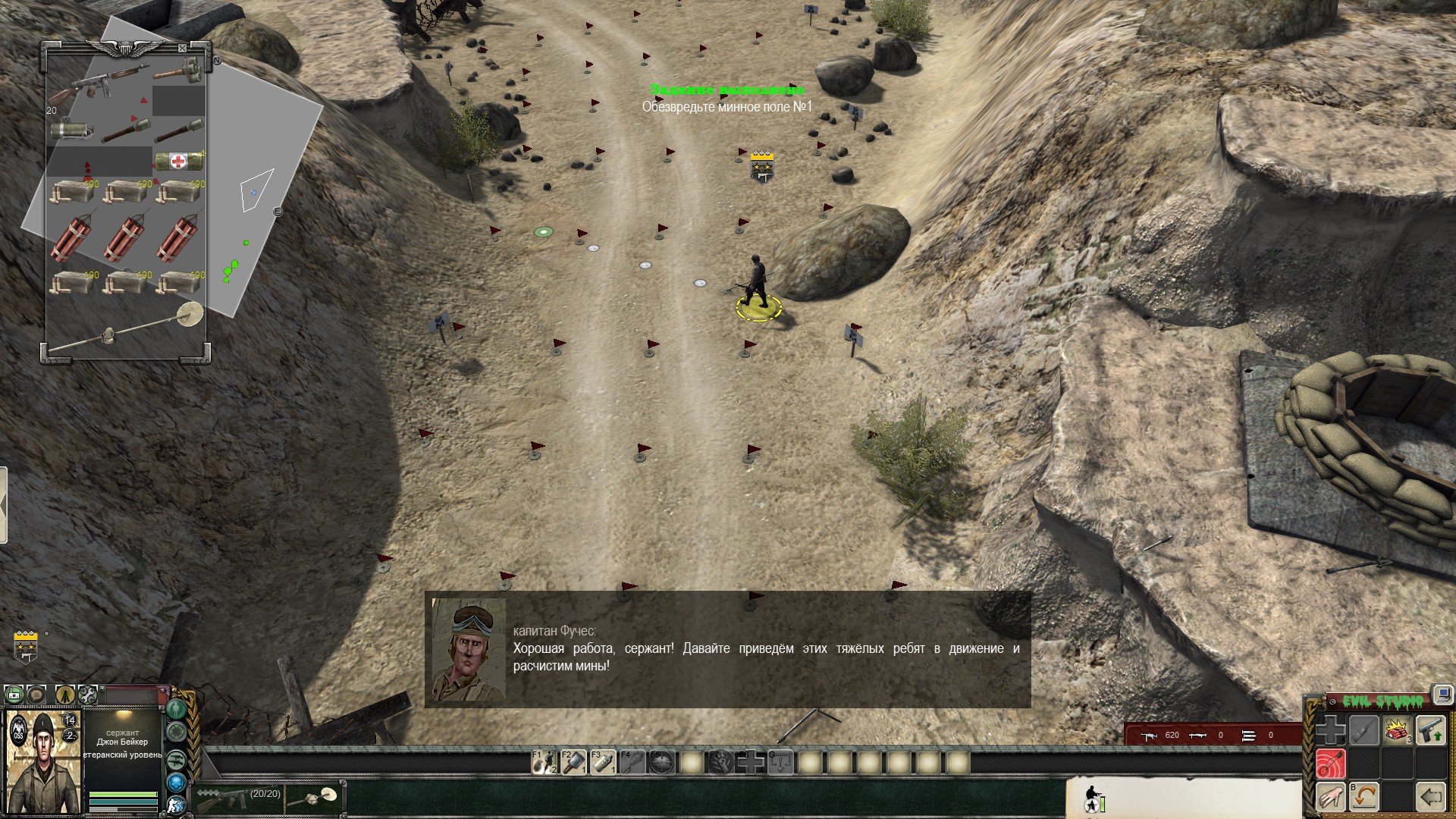The width and height of the screenshot is (1456, 819).
Task: Close the inventory panel
Action: (x=182, y=49)
